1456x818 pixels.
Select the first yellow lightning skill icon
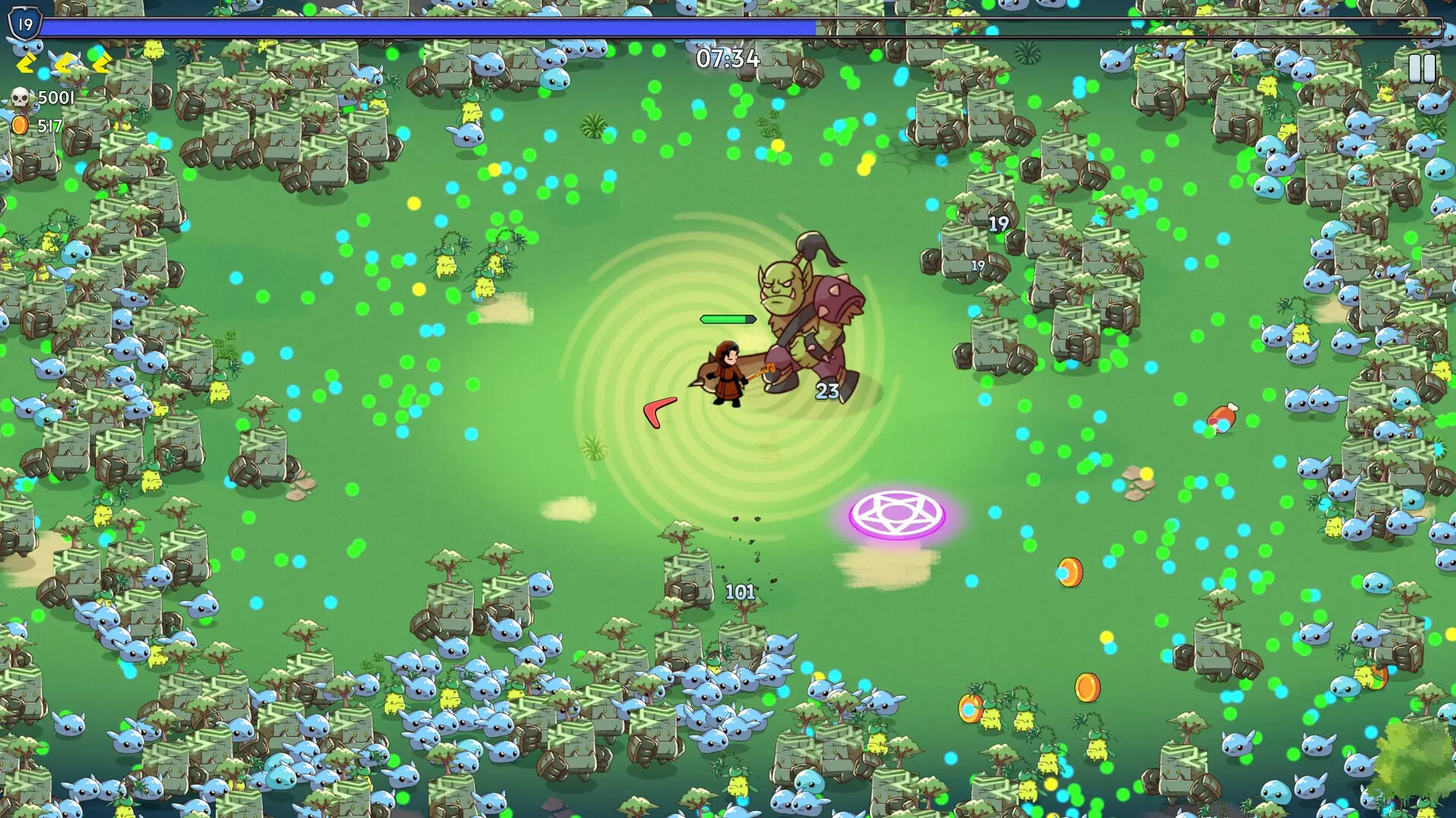(25, 64)
